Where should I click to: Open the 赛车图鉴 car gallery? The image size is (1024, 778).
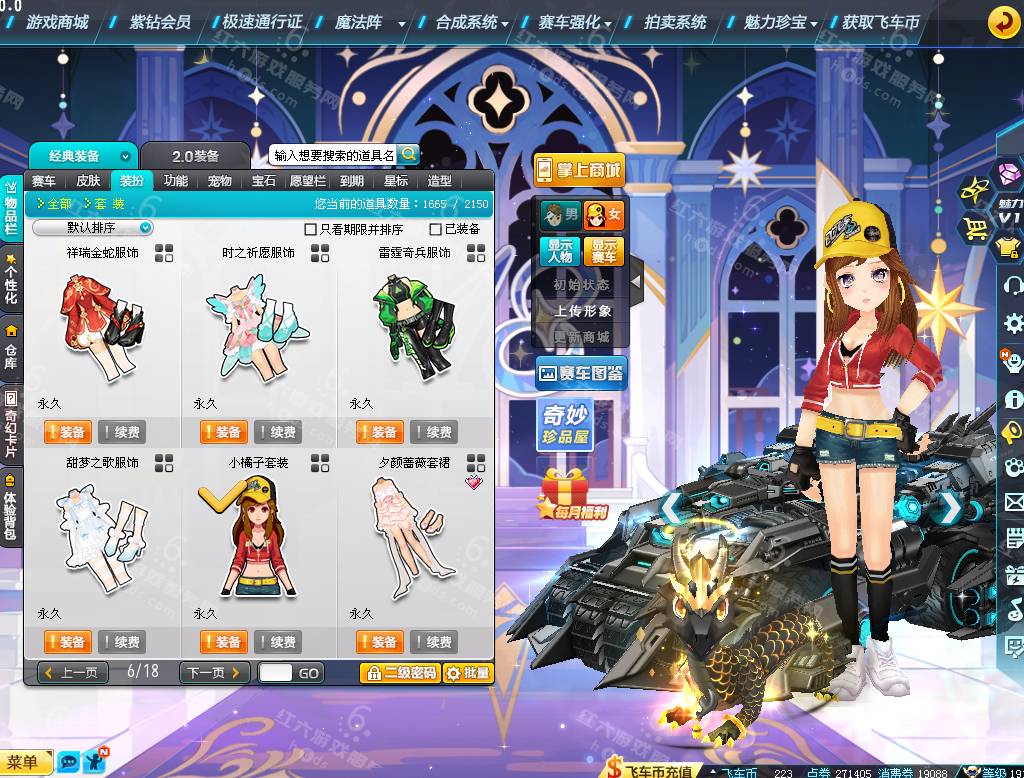pos(581,374)
